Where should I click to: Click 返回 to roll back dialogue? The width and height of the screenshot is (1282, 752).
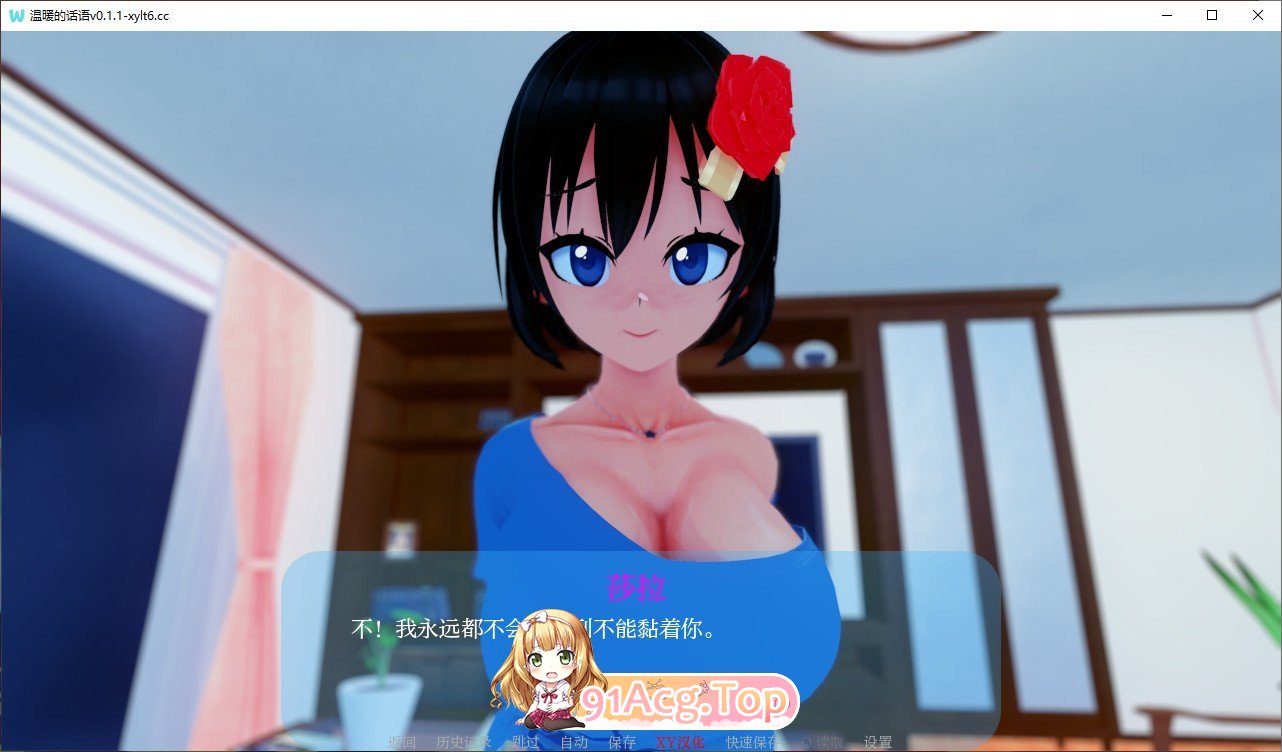click(x=399, y=743)
